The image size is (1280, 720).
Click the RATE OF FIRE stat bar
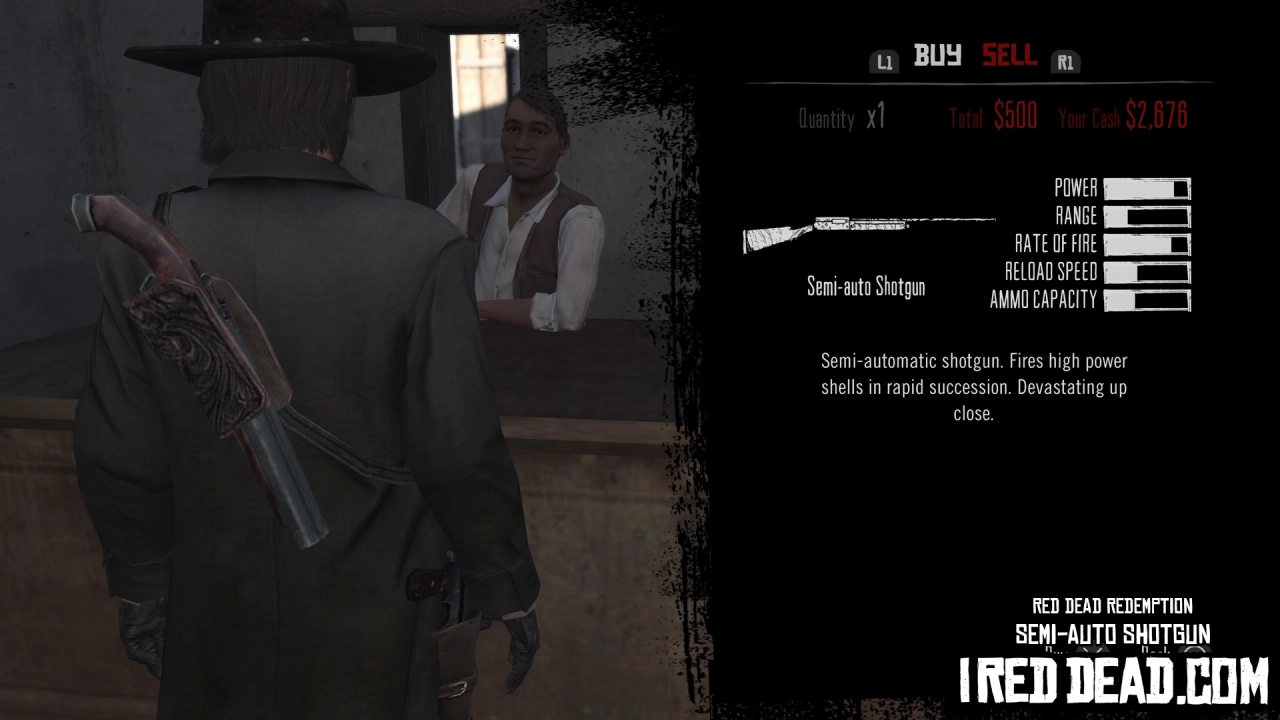1147,244
